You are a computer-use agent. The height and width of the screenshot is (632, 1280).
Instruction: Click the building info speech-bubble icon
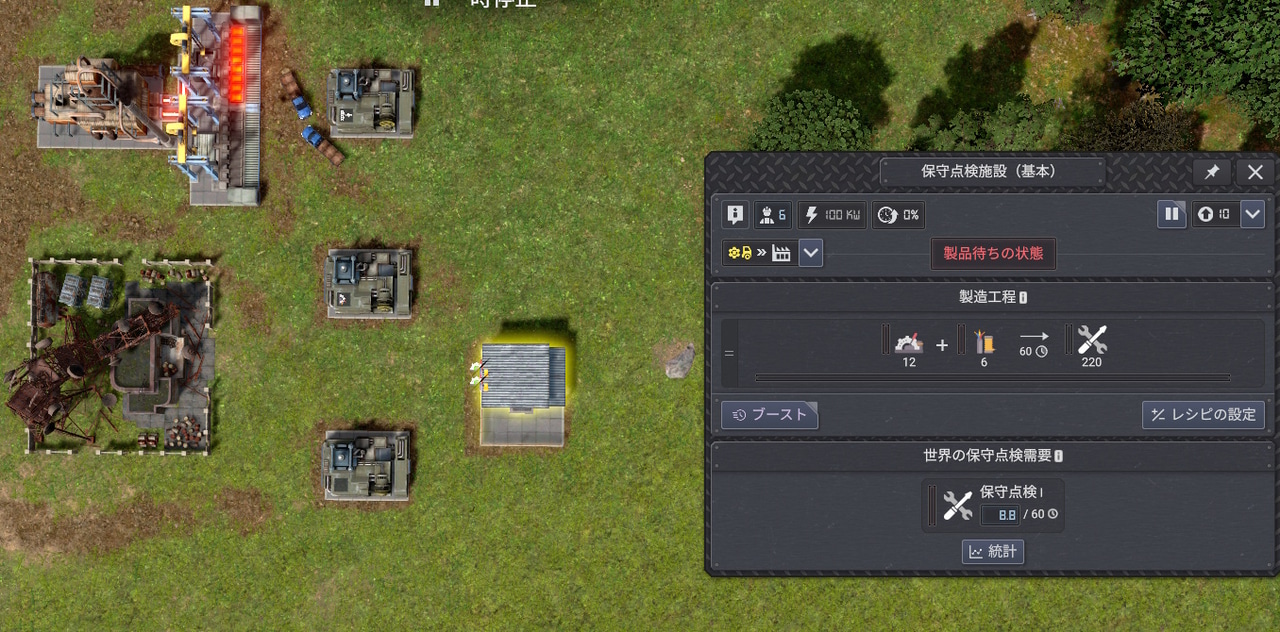click(735, 214)
